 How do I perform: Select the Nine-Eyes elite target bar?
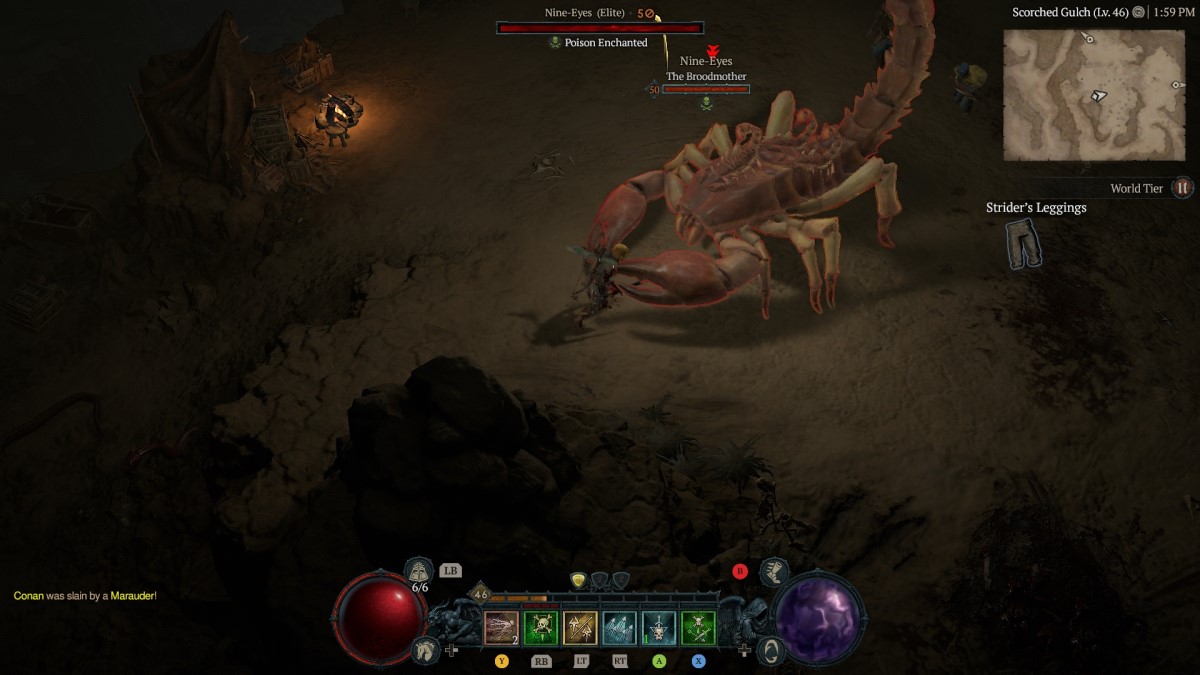pyautogui.click(x=600, y=28)
